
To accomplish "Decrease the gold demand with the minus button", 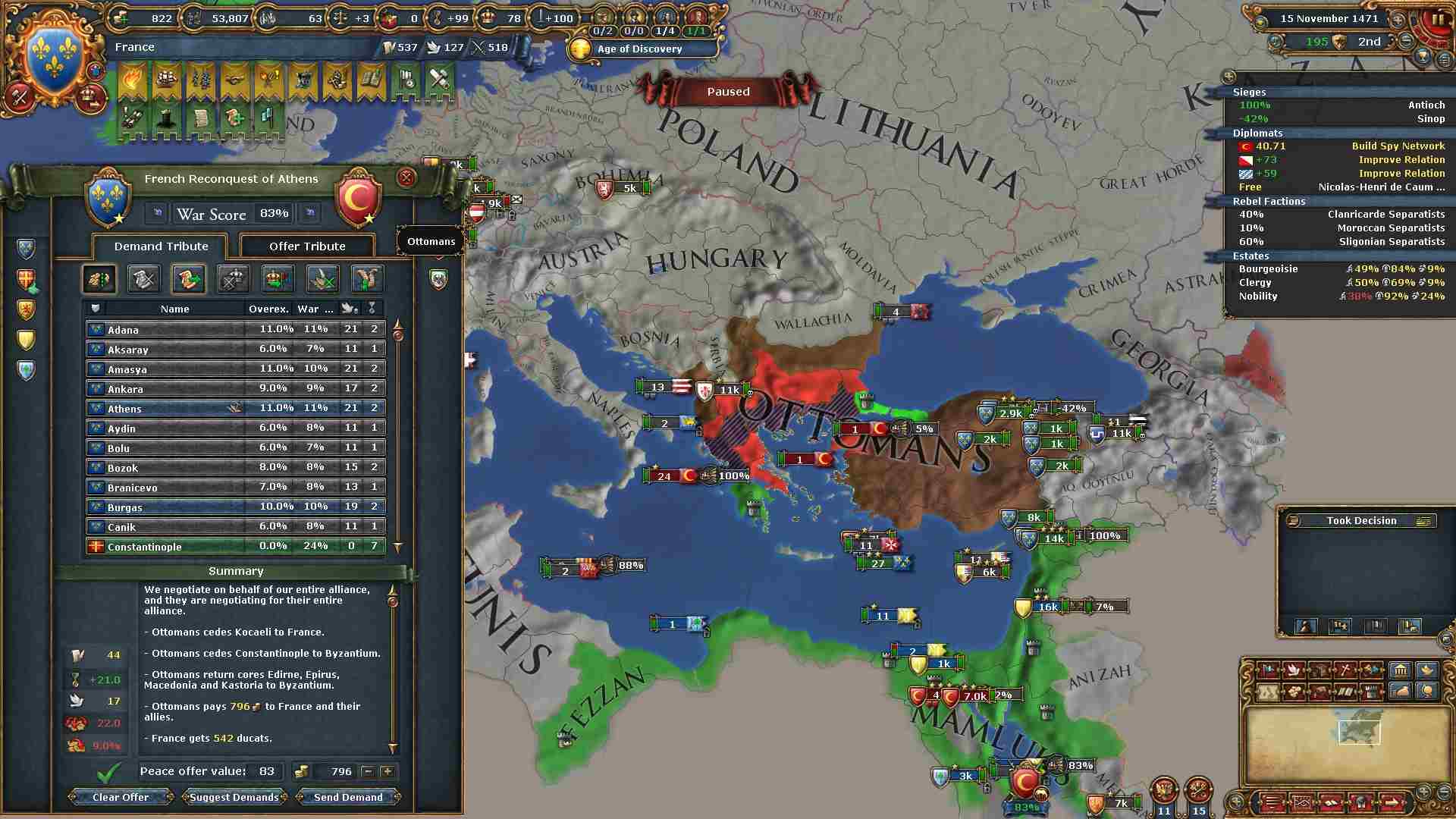I will point(368,771).
